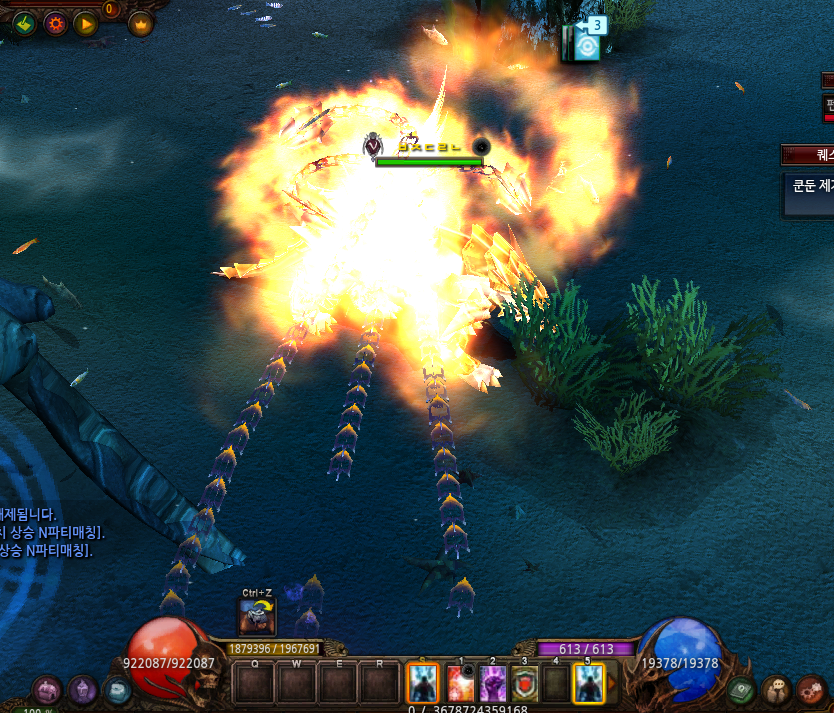This screenshot has width=834, height=713.
Task: Activate the fiery explosion skill in slot 1
Action: pyautogui.click(x=462, y=684)
